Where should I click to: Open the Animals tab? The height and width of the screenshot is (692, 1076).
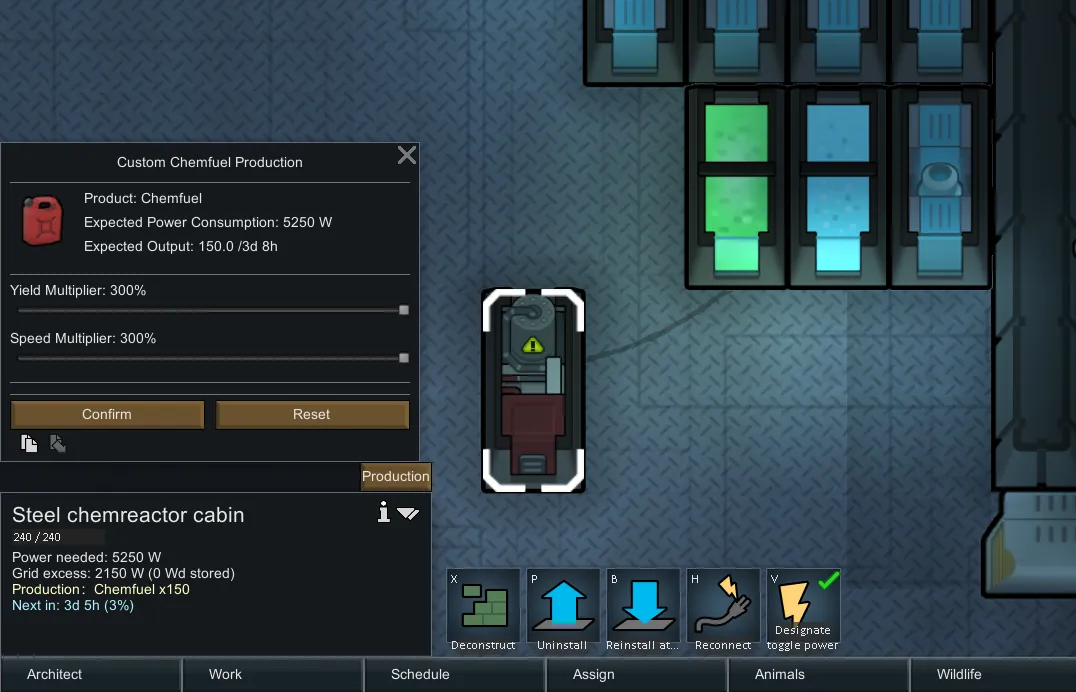[780, 674]
